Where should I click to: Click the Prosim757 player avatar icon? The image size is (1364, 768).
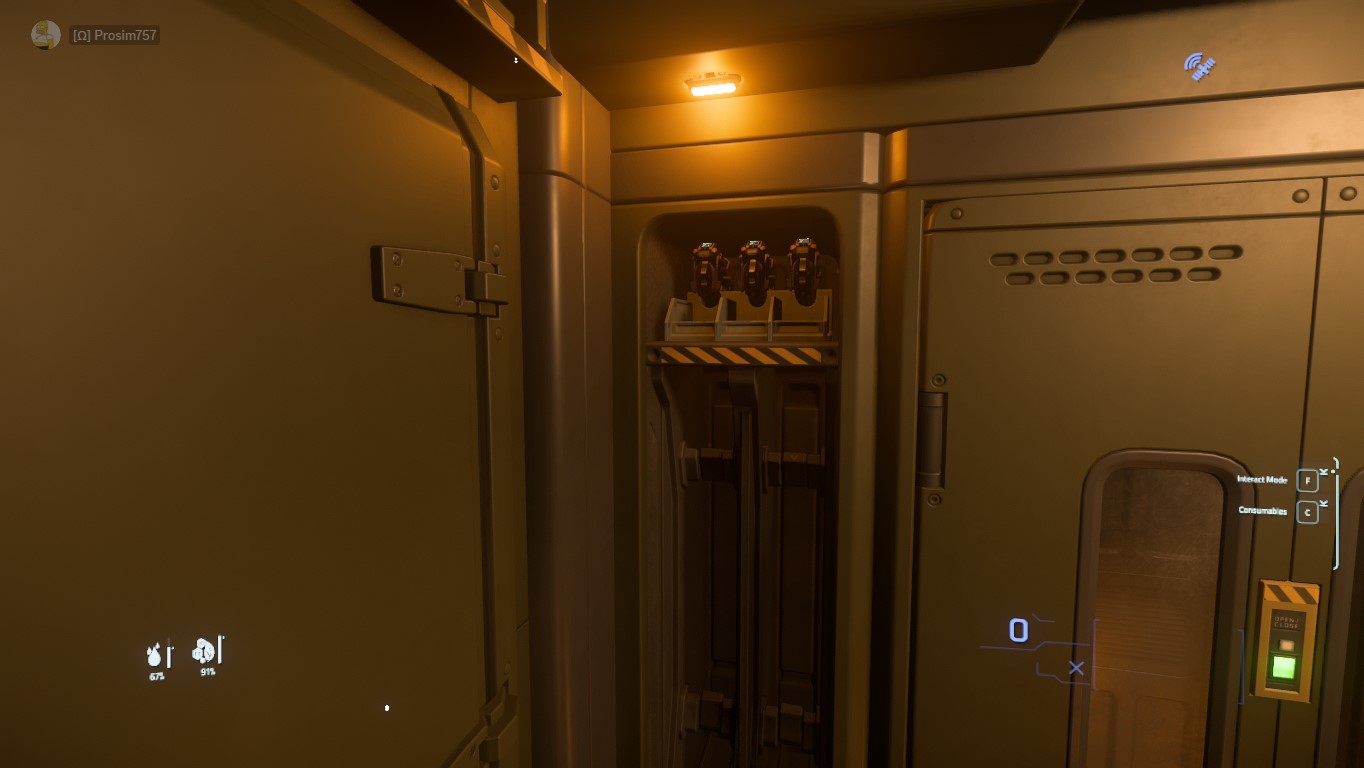pos(44,33)
